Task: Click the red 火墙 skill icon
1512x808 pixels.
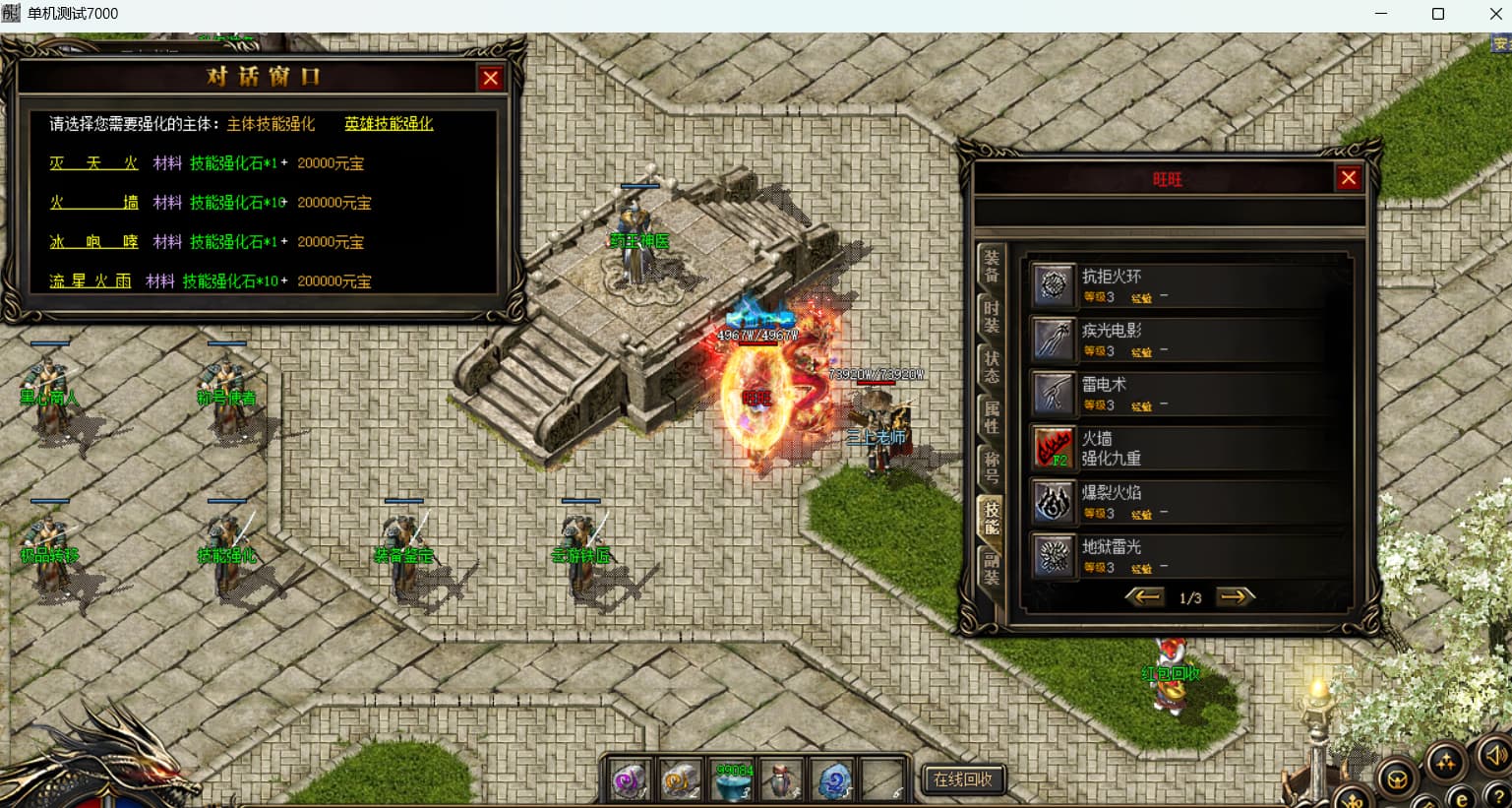Action: (1054, 448)
